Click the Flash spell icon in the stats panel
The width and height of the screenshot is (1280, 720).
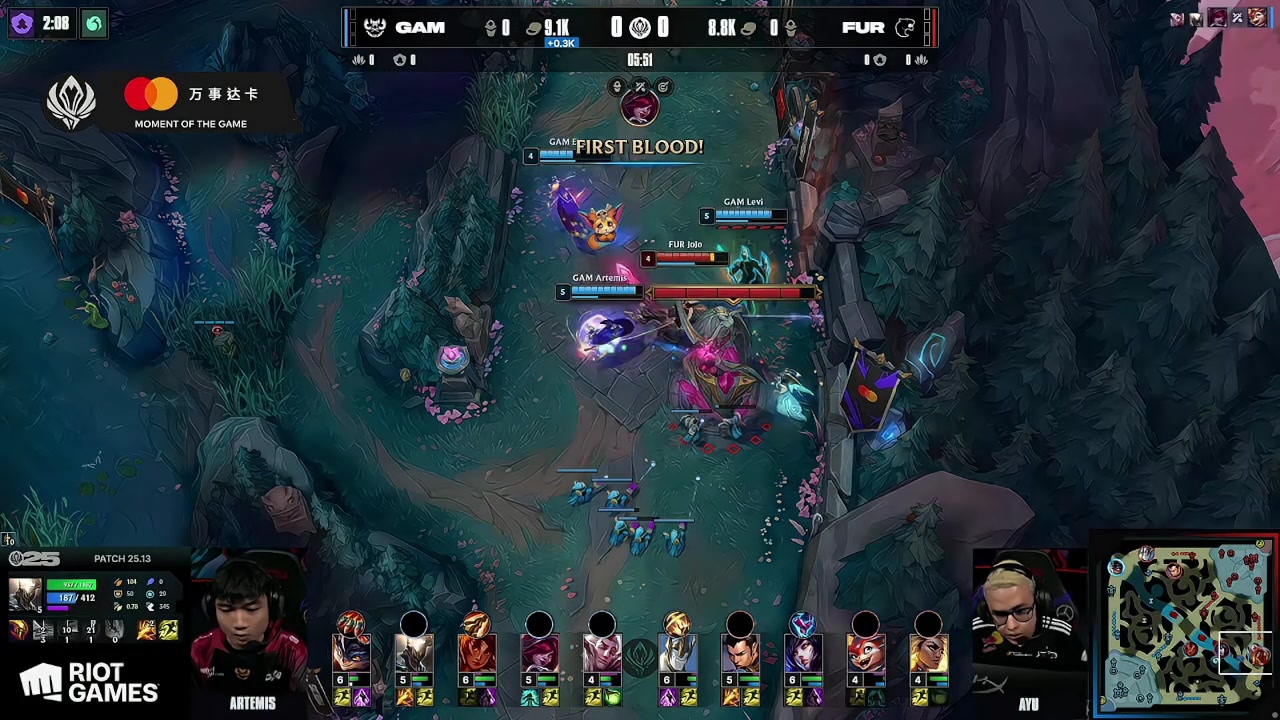click(x=168, y=630)
